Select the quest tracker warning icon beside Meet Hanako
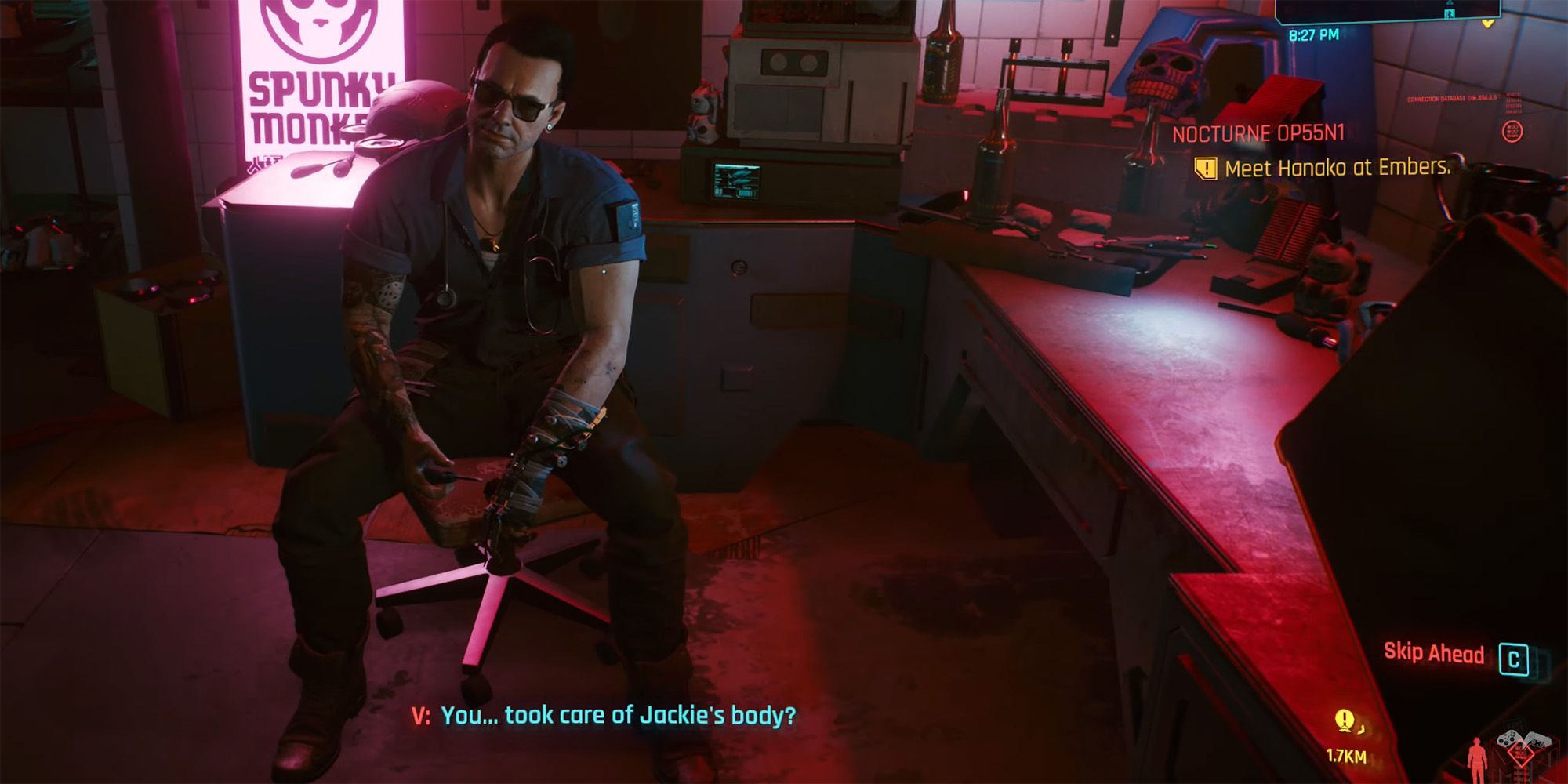Viewport: 1568px width, 784px height. (1206, 168)
